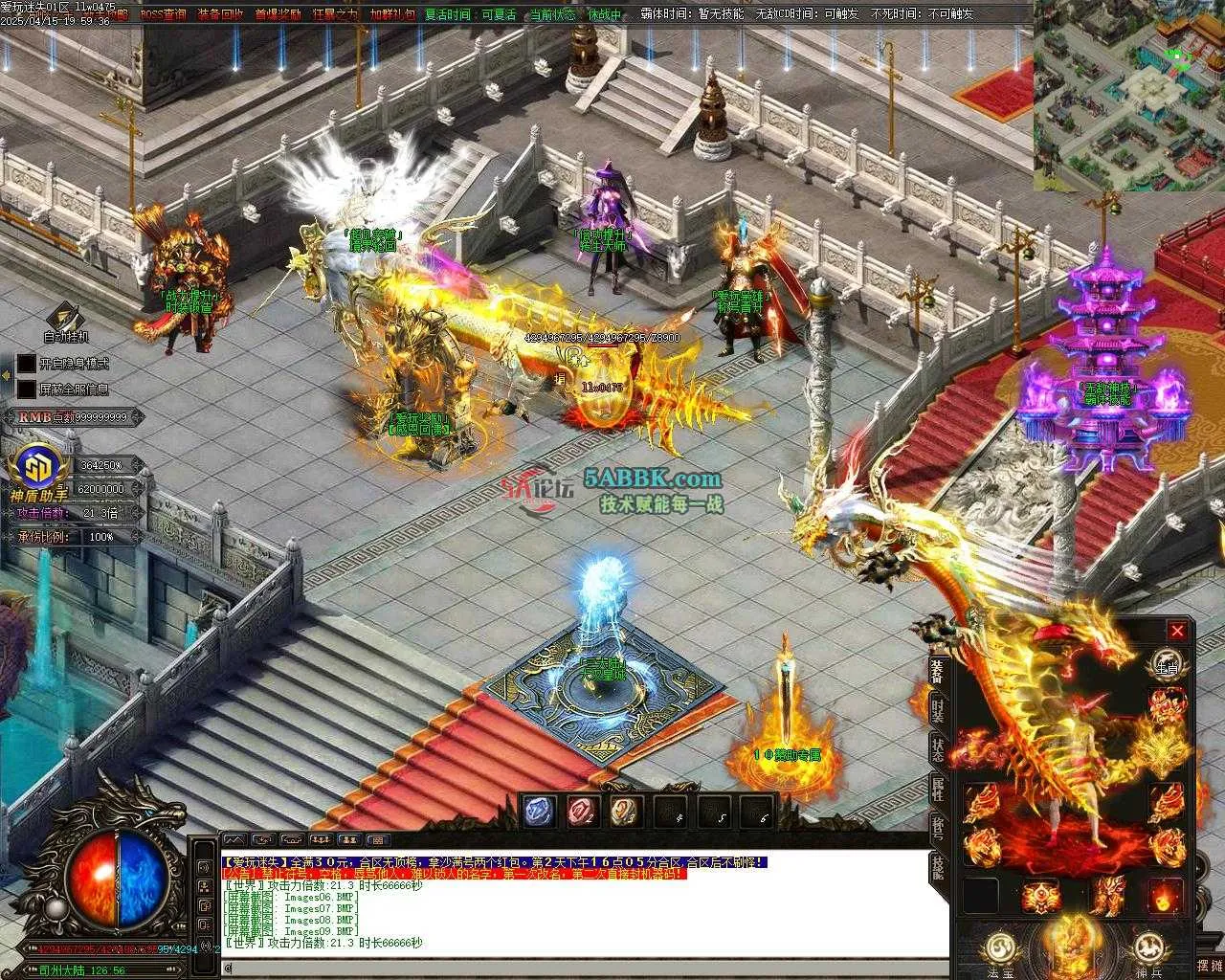Open the BOSS查询 menu
This screenshot has height=980, width=1225.
(x=163, y=14)
